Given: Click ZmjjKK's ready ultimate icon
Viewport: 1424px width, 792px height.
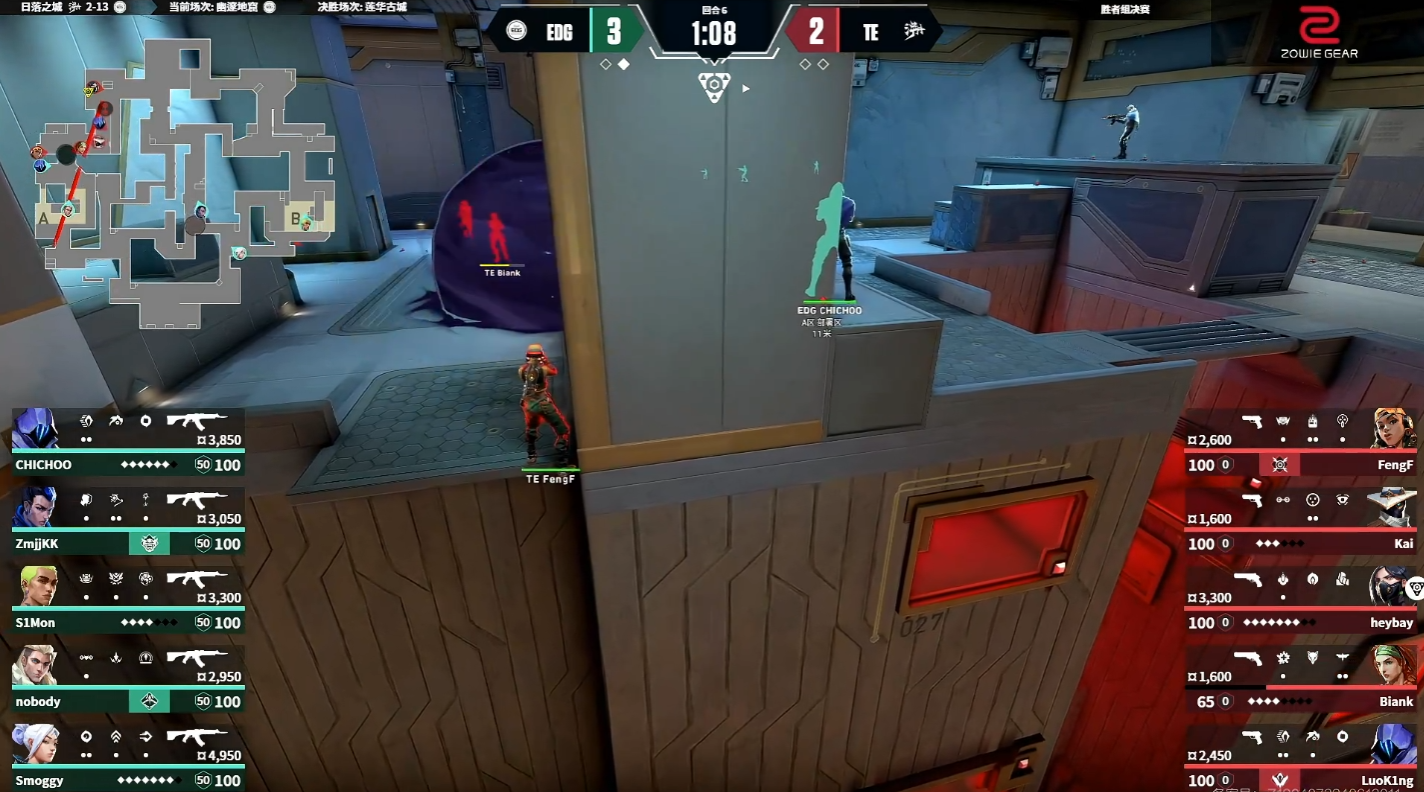Looking at the screenshot, I should click(149, 544).
